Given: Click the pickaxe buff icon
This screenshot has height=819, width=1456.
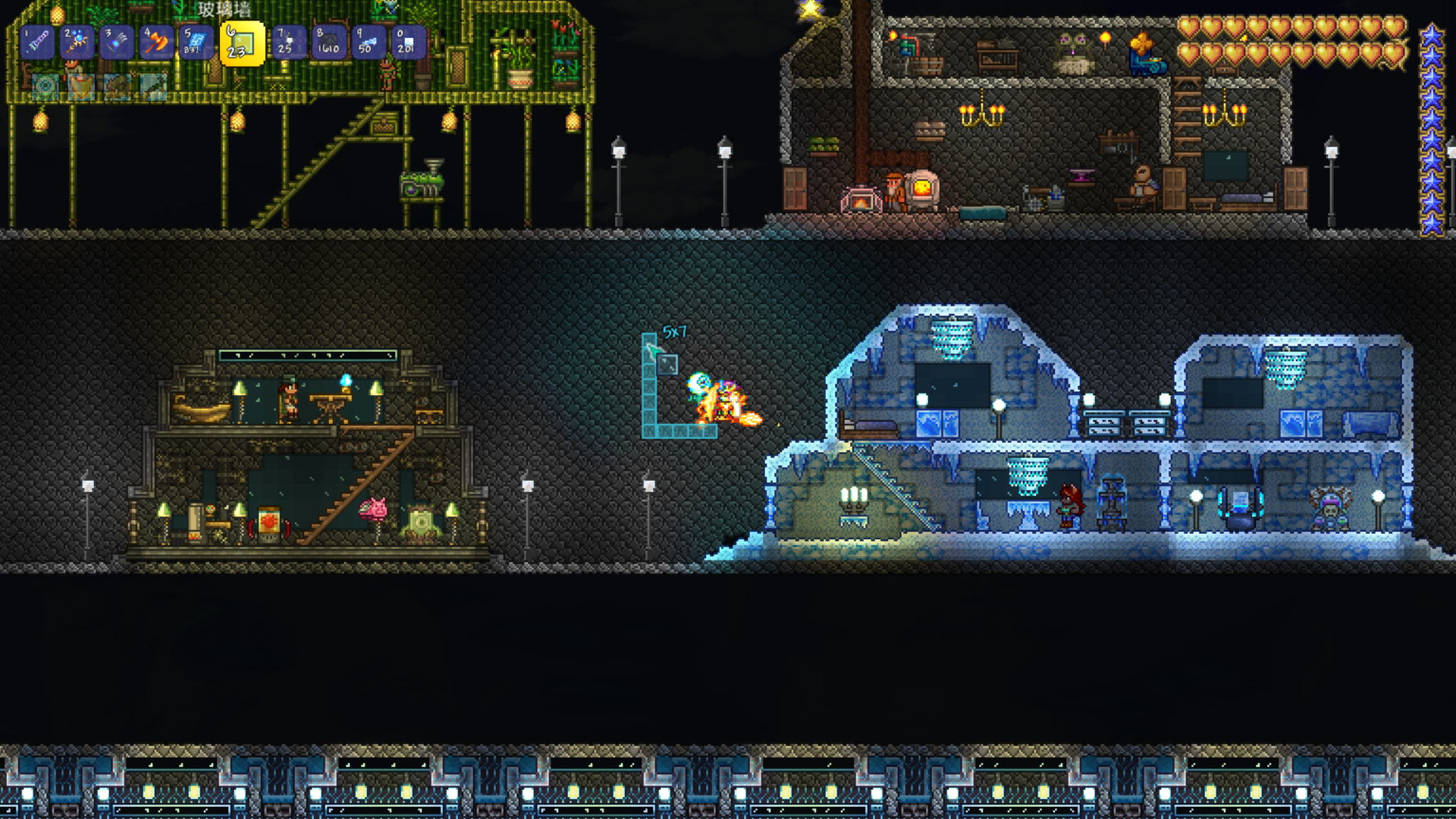Looking at the screenshot, I should point(155,87).
